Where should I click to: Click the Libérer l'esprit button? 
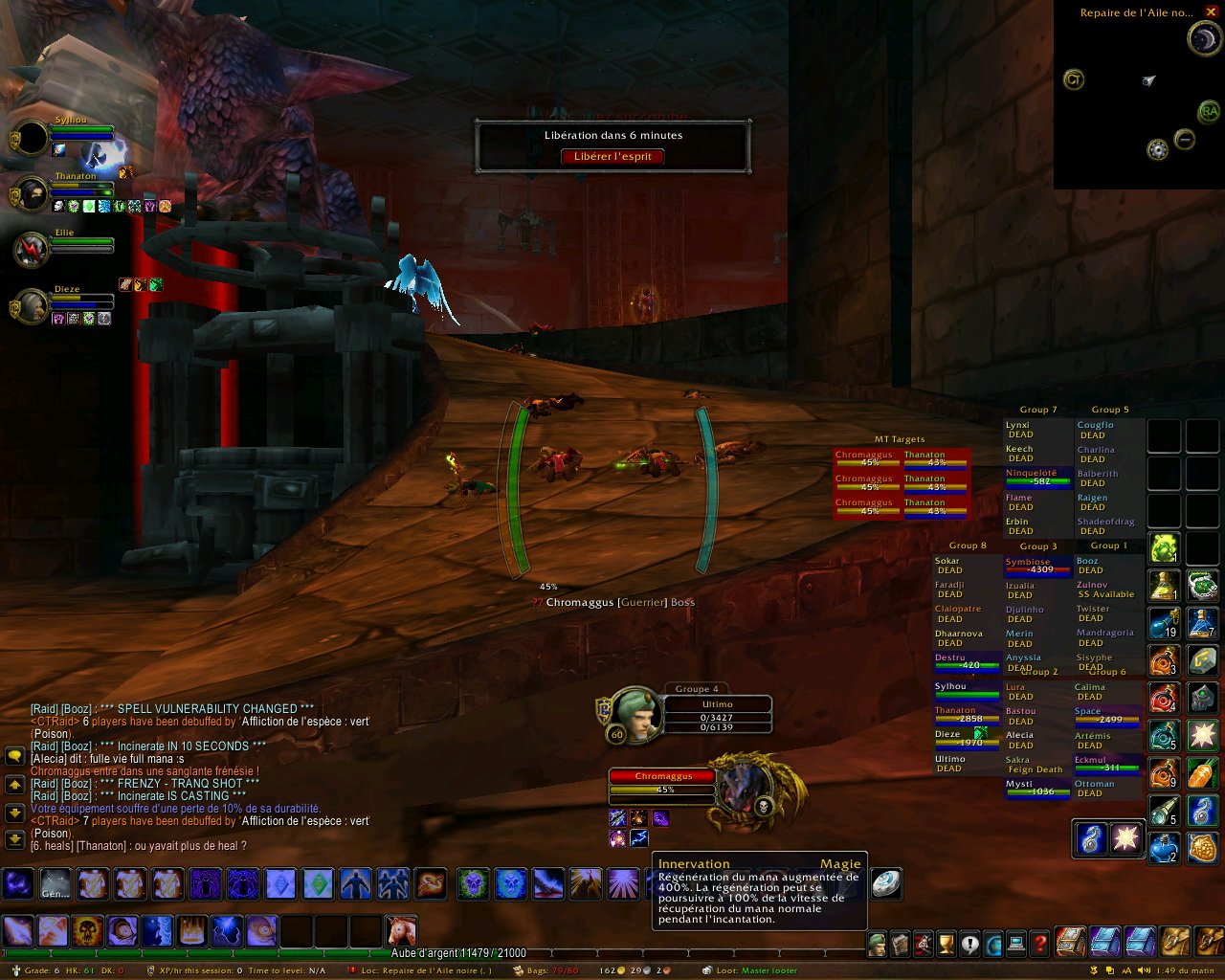pyautogui.click(x=612, y=156)
